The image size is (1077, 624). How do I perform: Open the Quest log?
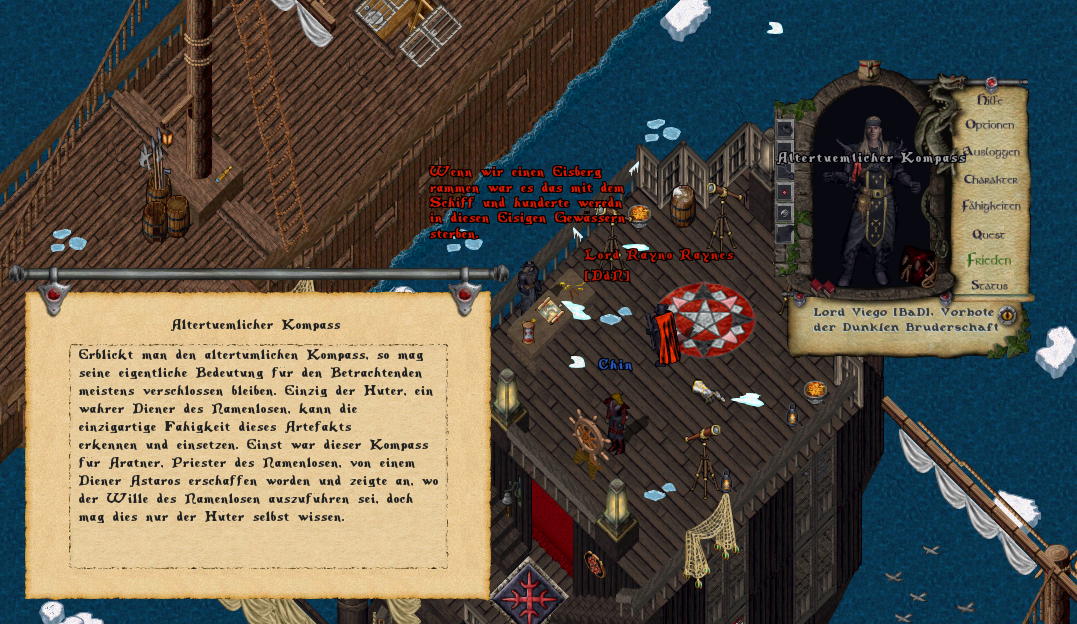pos(988,234)
